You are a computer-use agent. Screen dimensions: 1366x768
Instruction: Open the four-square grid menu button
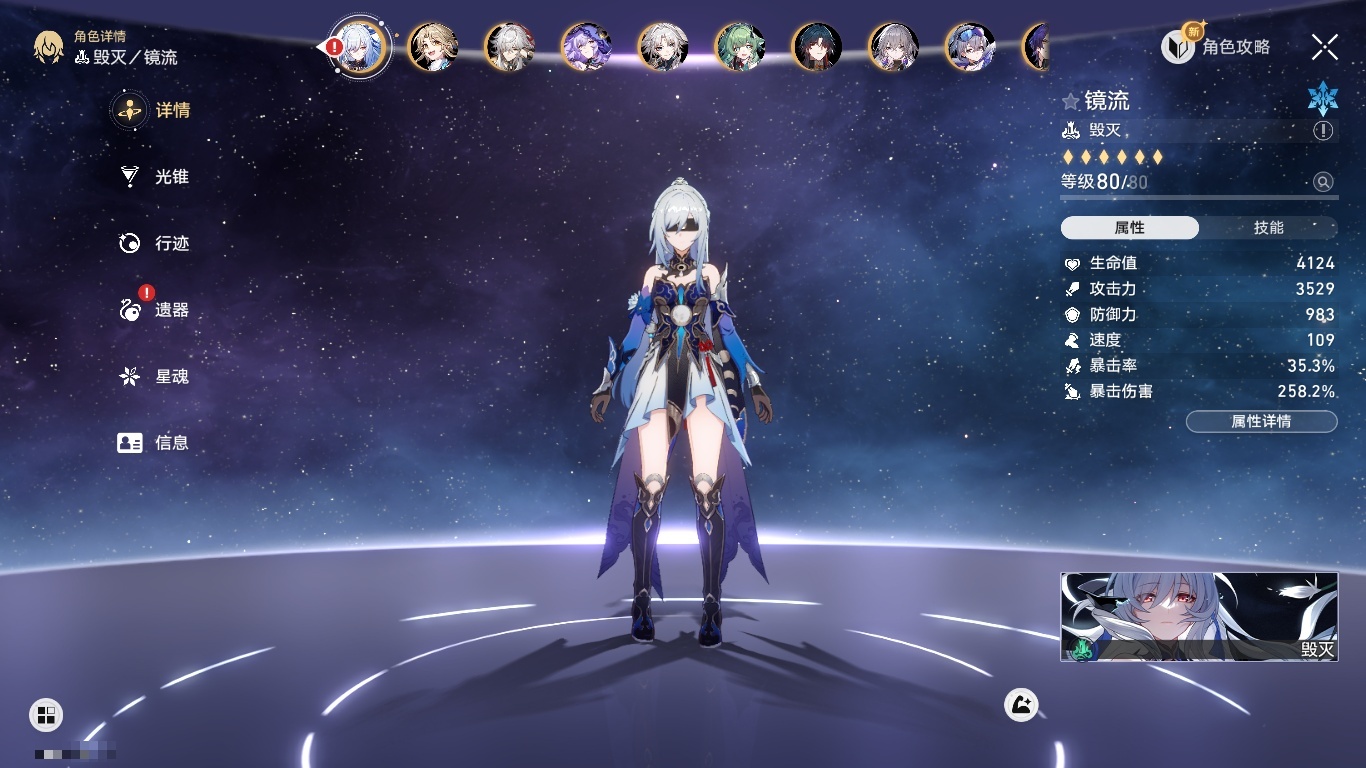click(x=46, y=714)
